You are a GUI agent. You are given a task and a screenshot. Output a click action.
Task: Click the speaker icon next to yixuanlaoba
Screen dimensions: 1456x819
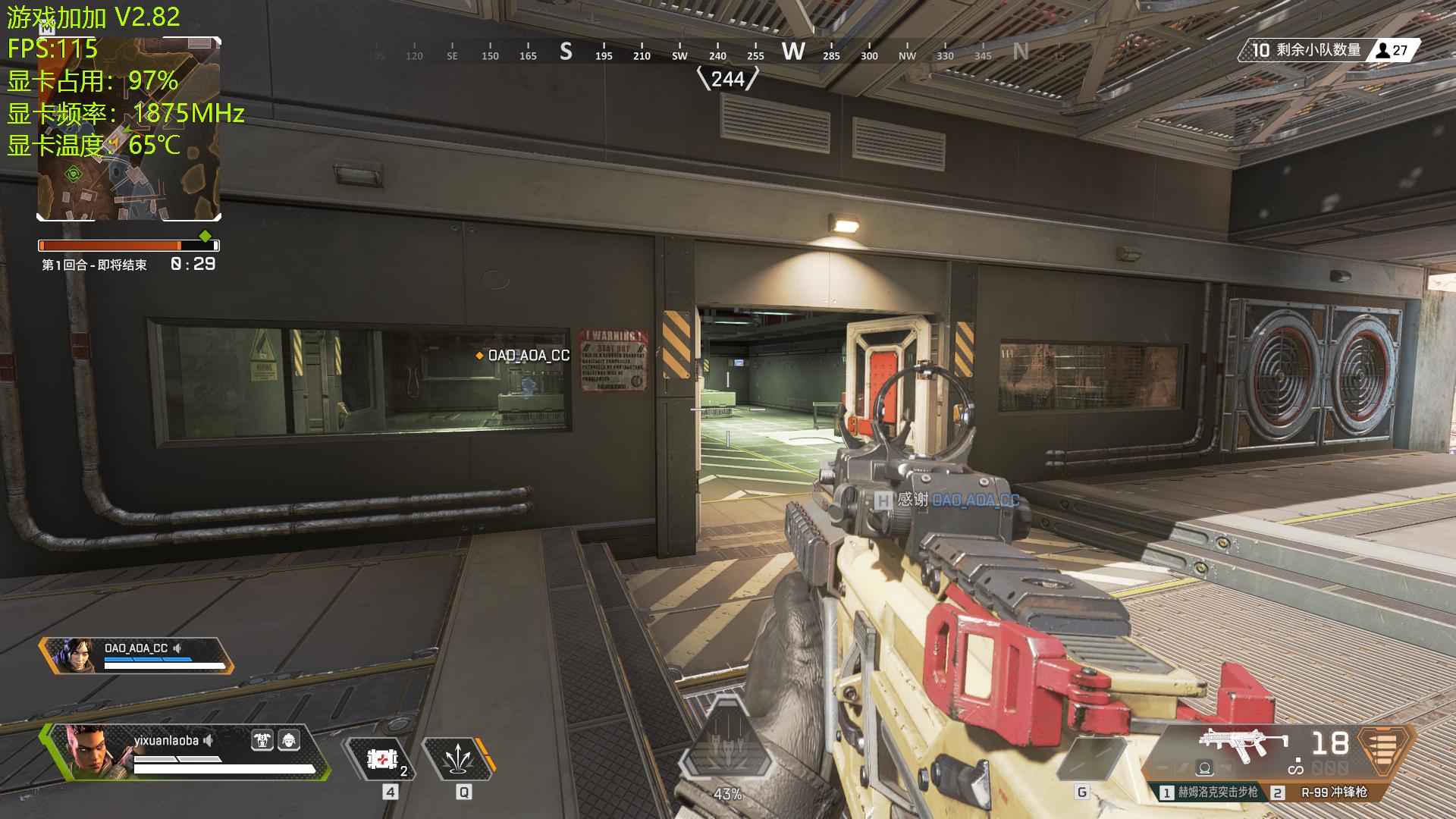[209, 740]
